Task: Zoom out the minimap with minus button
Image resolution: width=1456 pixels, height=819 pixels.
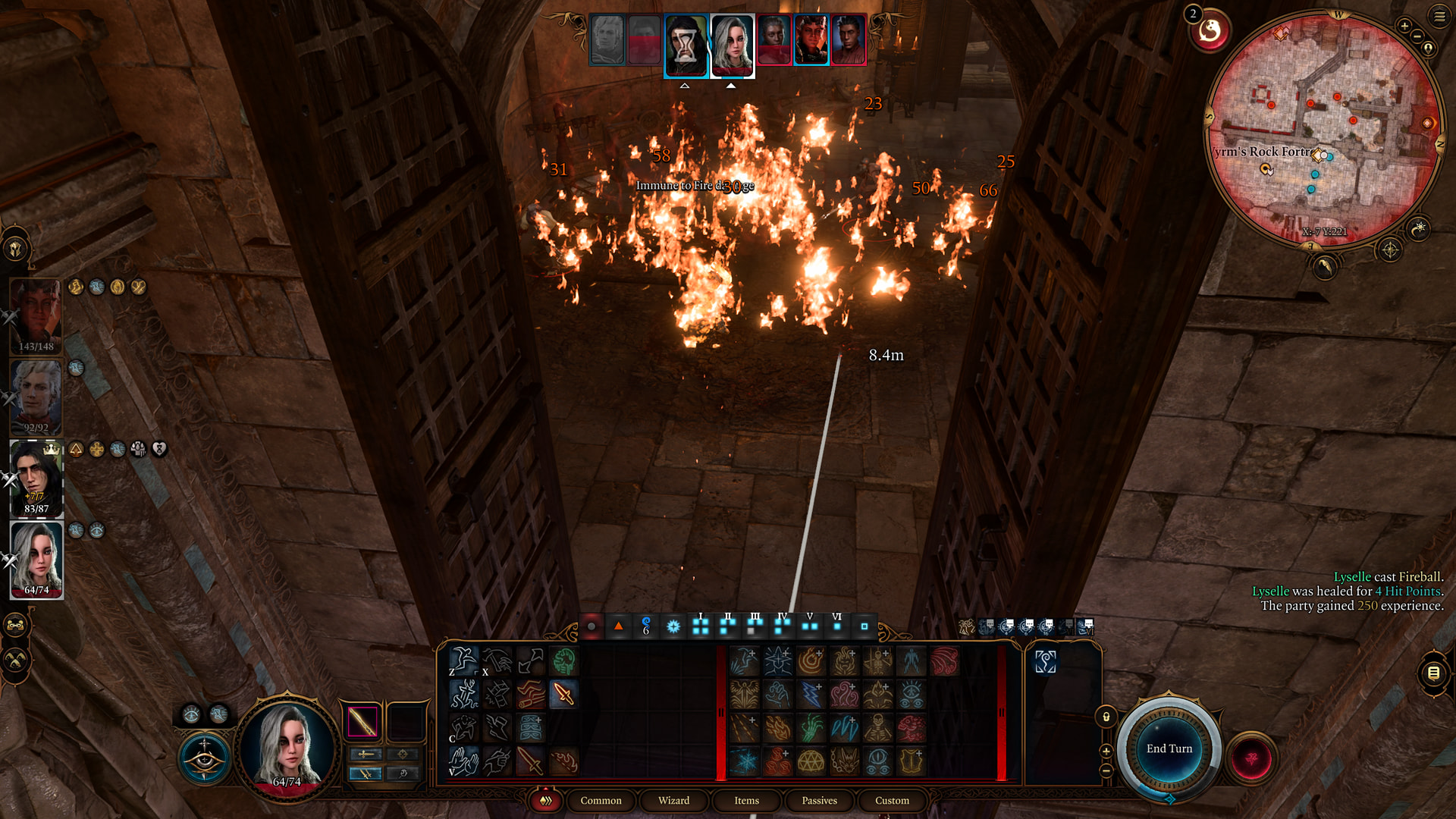Action: click(1417, 36)
